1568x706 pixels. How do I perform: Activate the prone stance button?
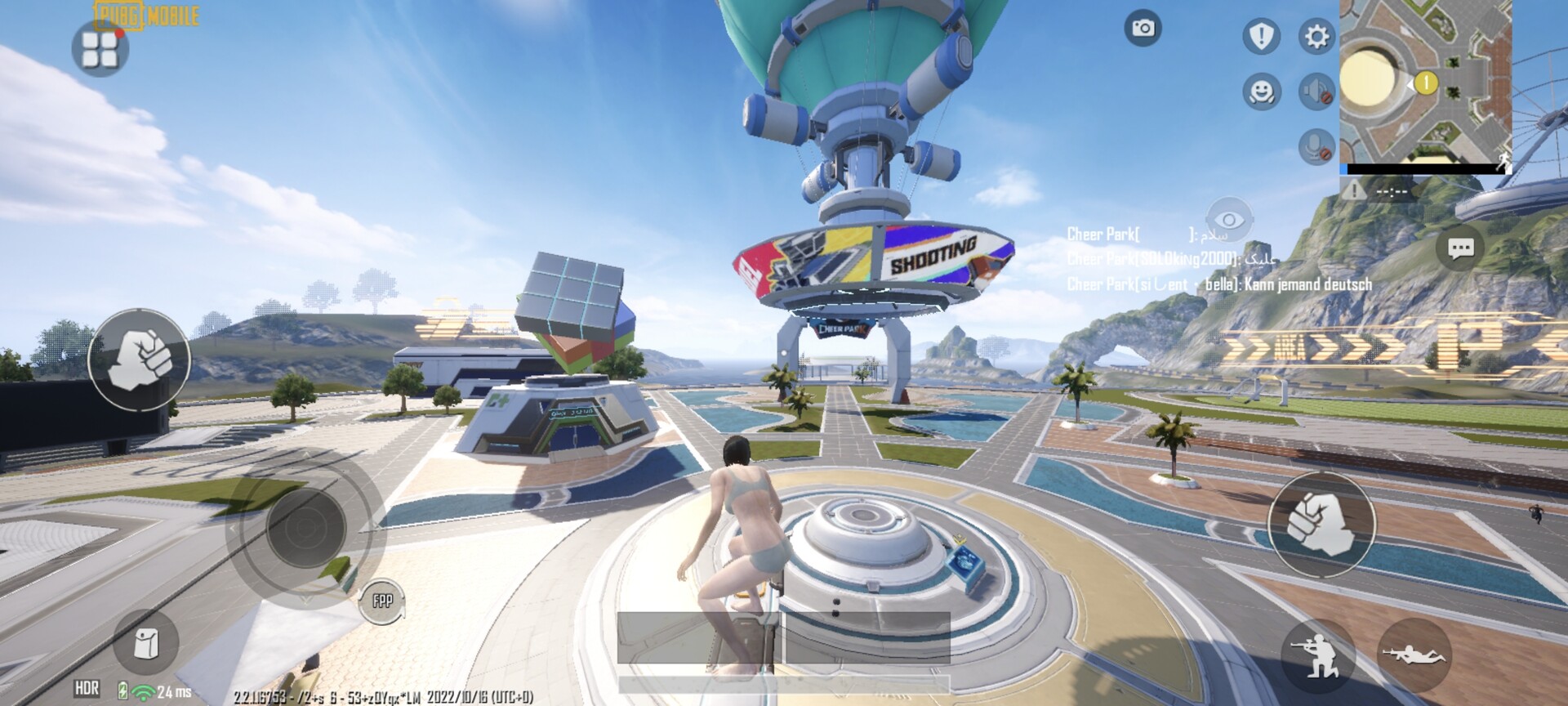tap(1414, 654)
